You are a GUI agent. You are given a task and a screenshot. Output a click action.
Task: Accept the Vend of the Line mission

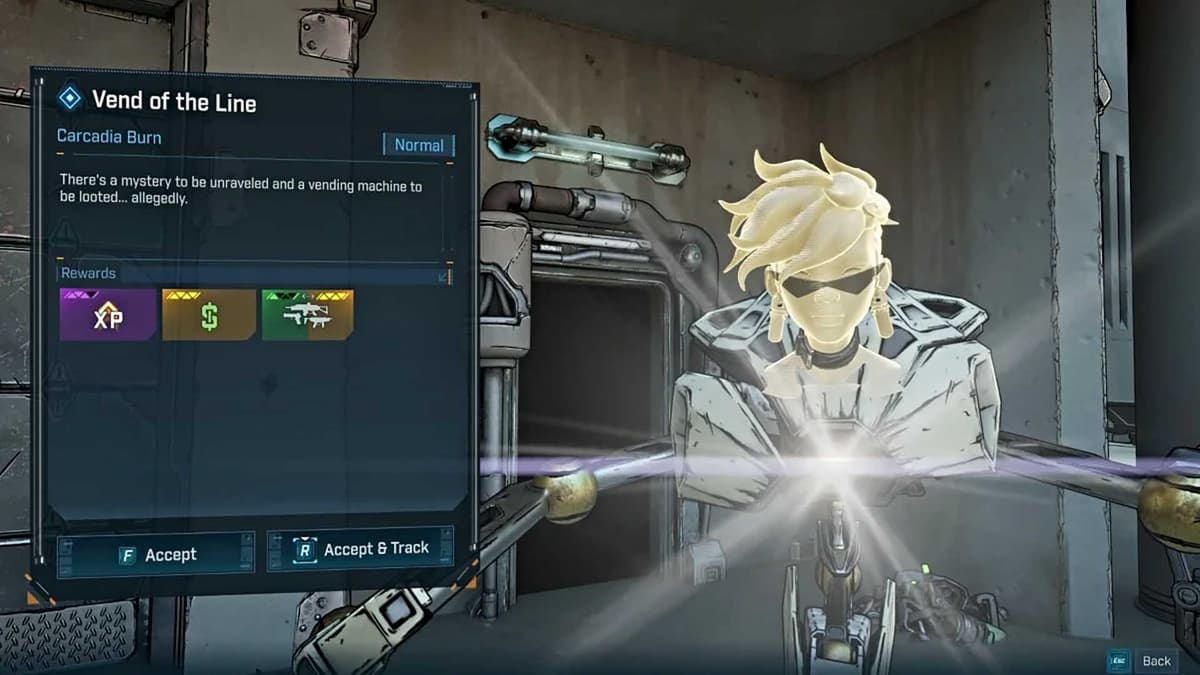156,555
